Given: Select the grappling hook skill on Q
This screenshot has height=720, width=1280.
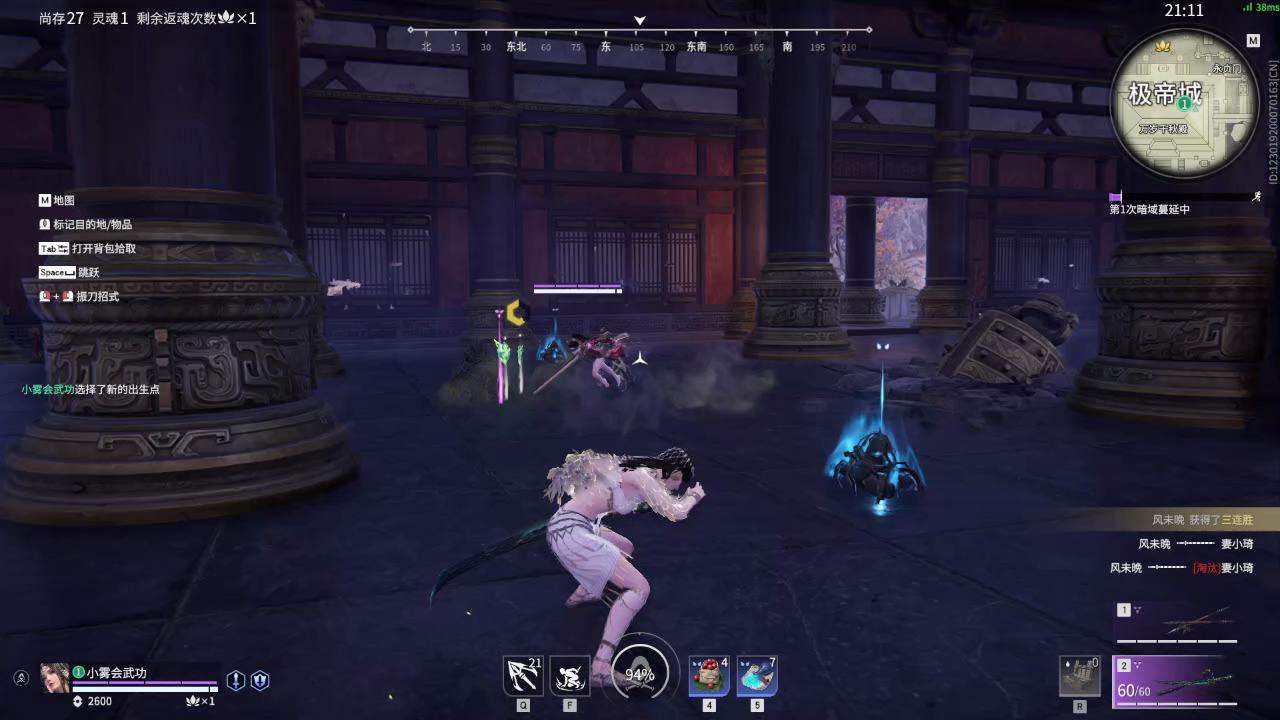Looking at the screenshot, I should (x=521, y=677).
